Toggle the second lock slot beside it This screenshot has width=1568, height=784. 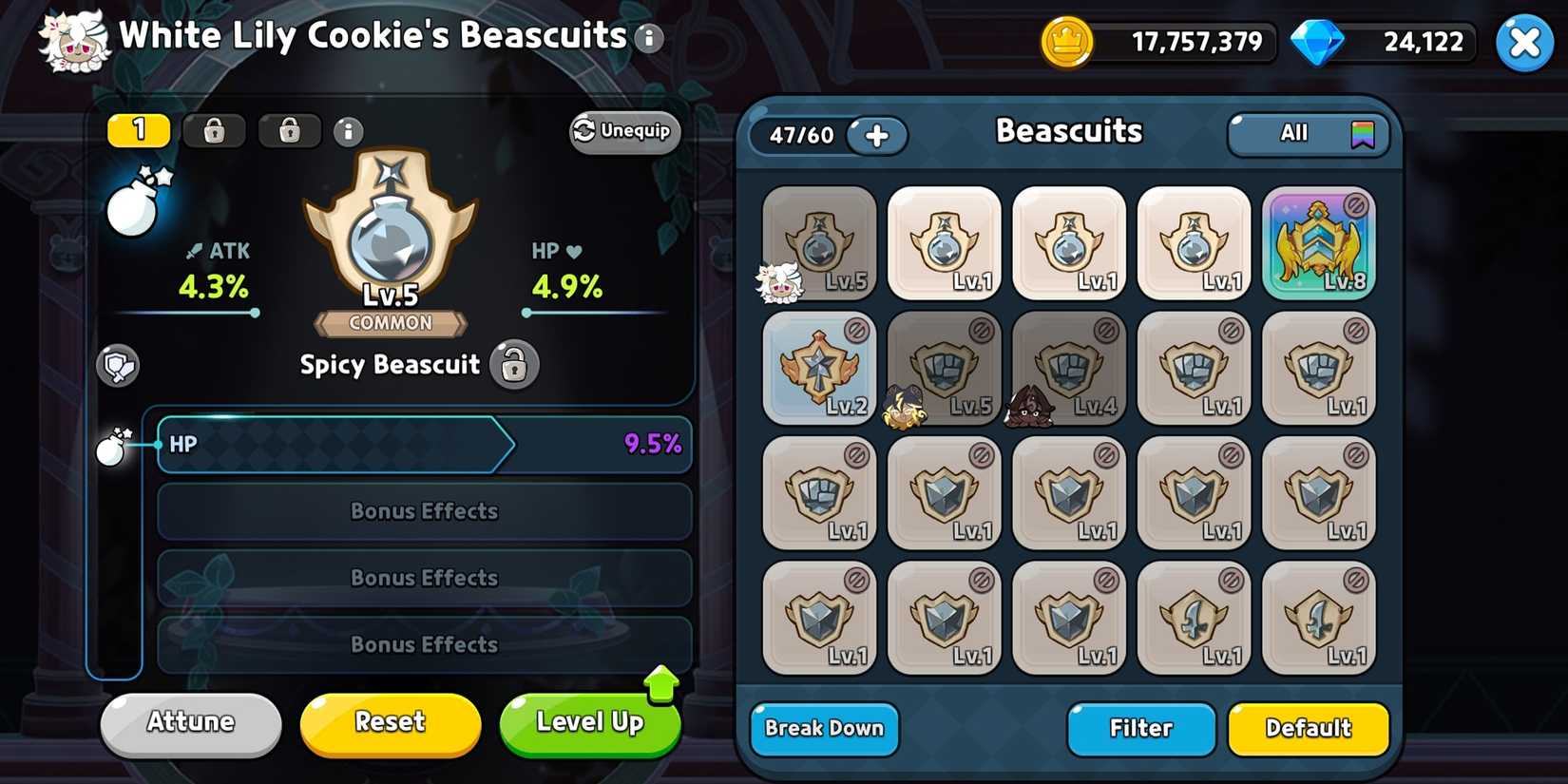tap(288, 131)
